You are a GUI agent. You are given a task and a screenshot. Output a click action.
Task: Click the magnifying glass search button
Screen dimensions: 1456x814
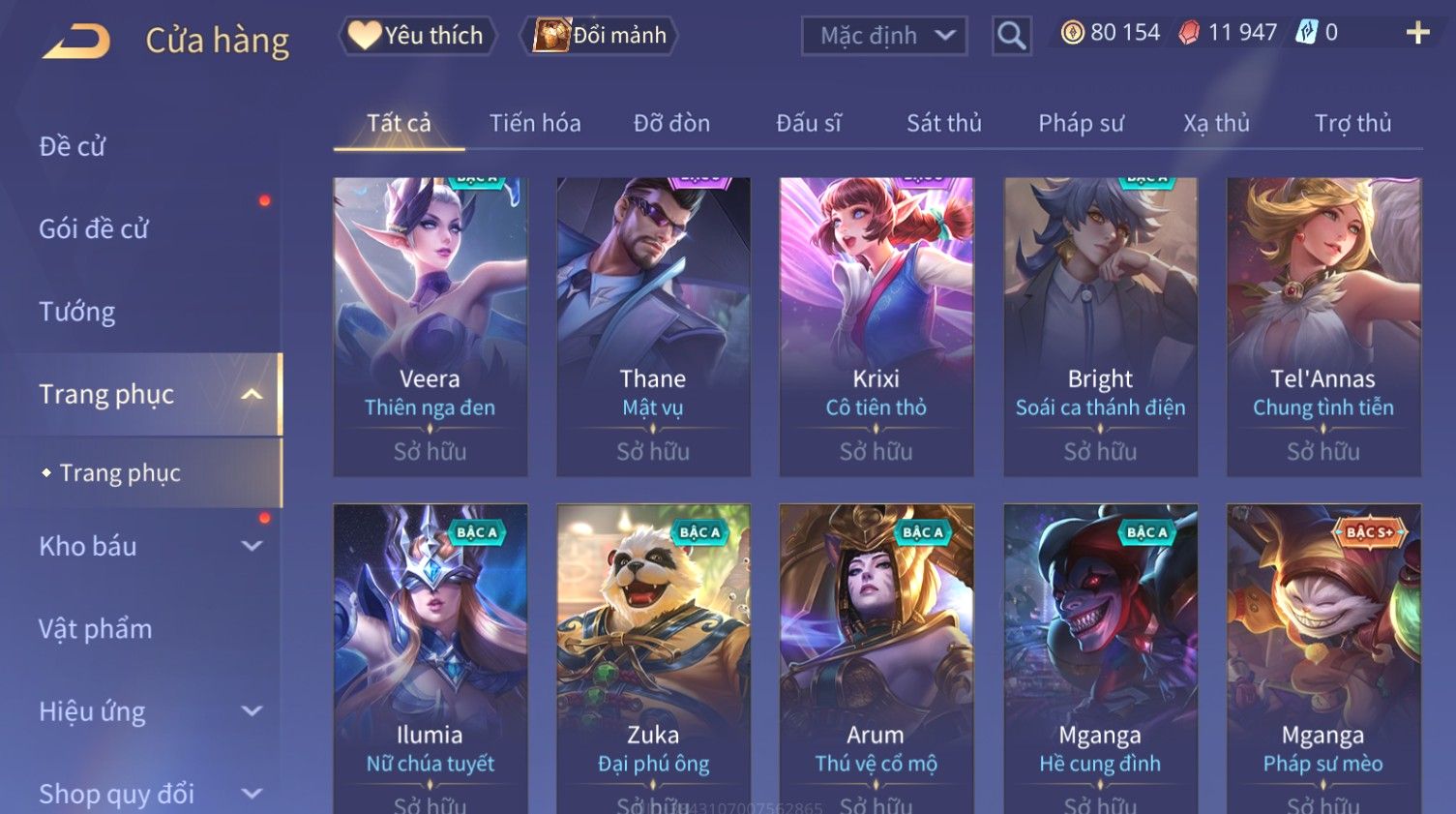pyautogui.click(x=1011, y=36)
